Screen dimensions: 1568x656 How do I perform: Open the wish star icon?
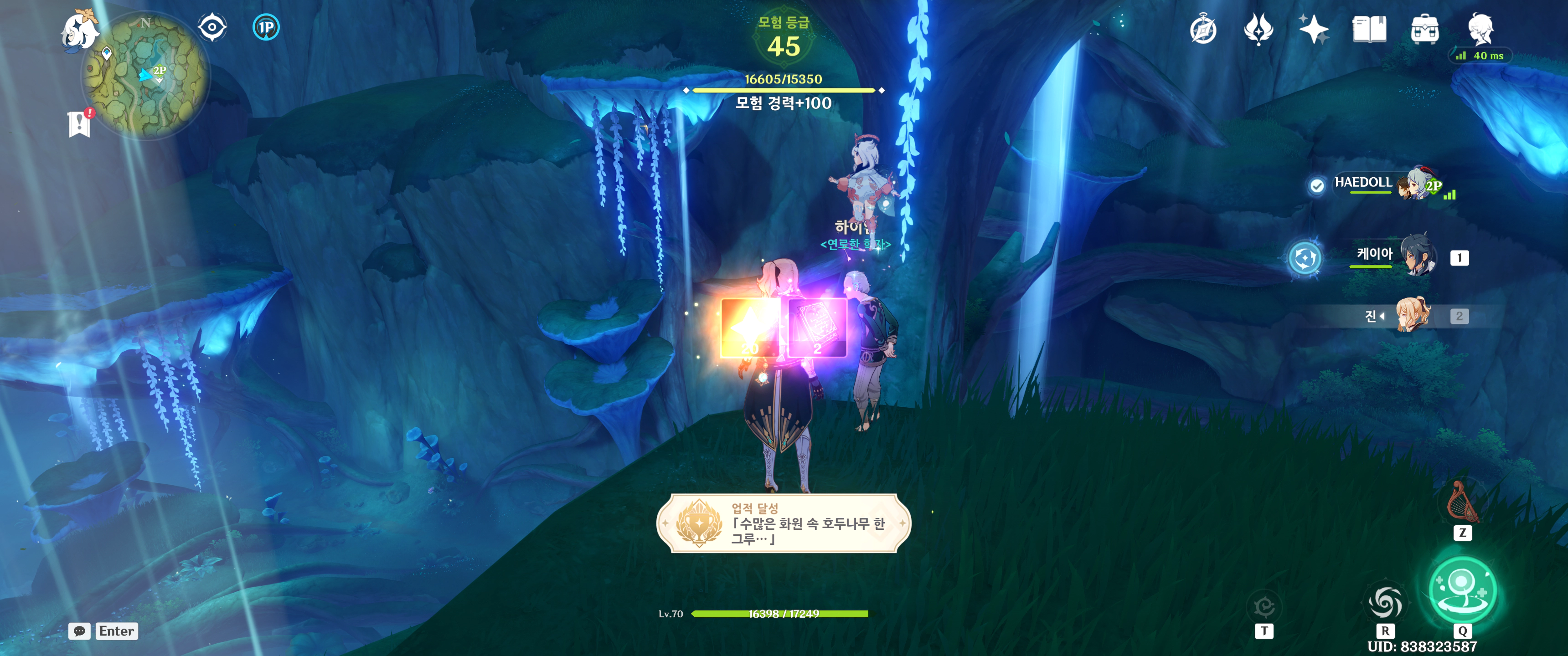1314,29
